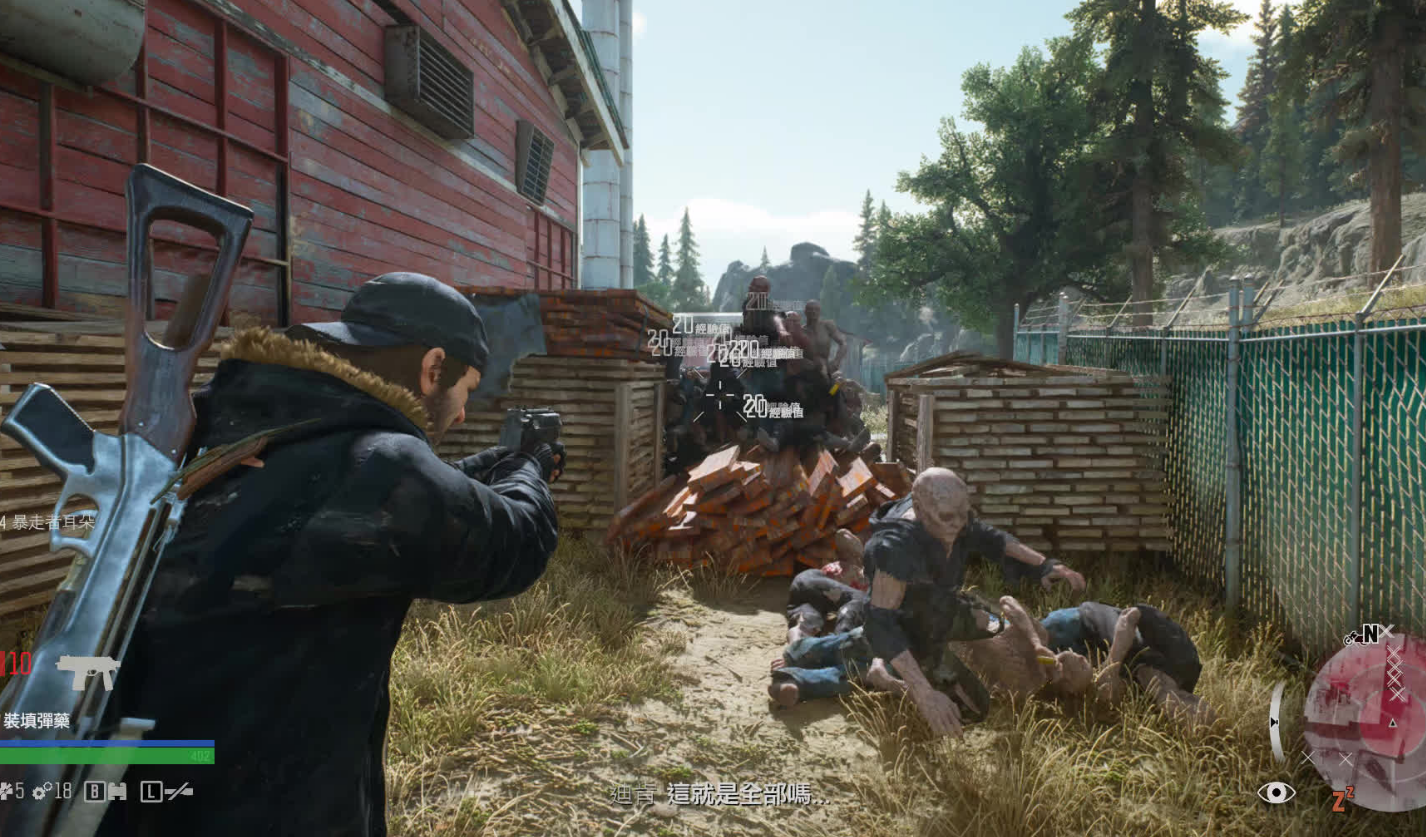Click the orange Zz sleep icon
This screenshot has height=837, width=1426.
pos(1342,799)
